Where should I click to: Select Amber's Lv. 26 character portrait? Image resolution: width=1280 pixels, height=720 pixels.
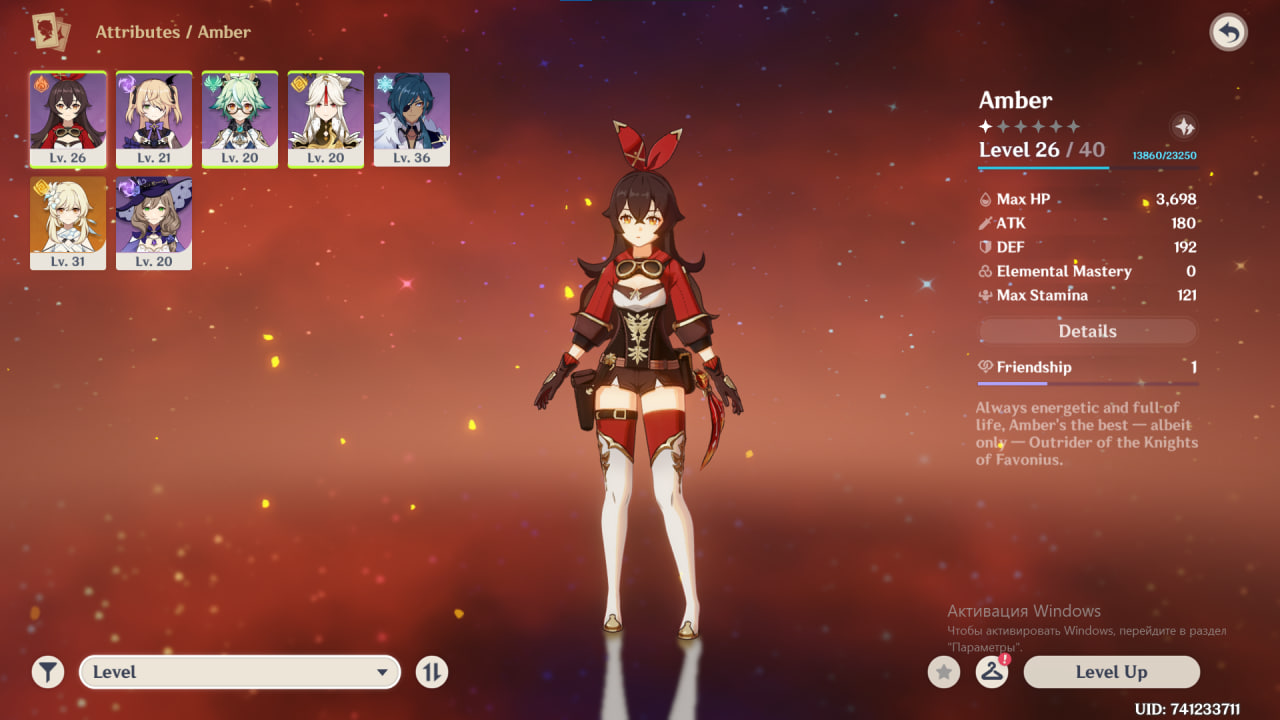click(x=68, y=119)
